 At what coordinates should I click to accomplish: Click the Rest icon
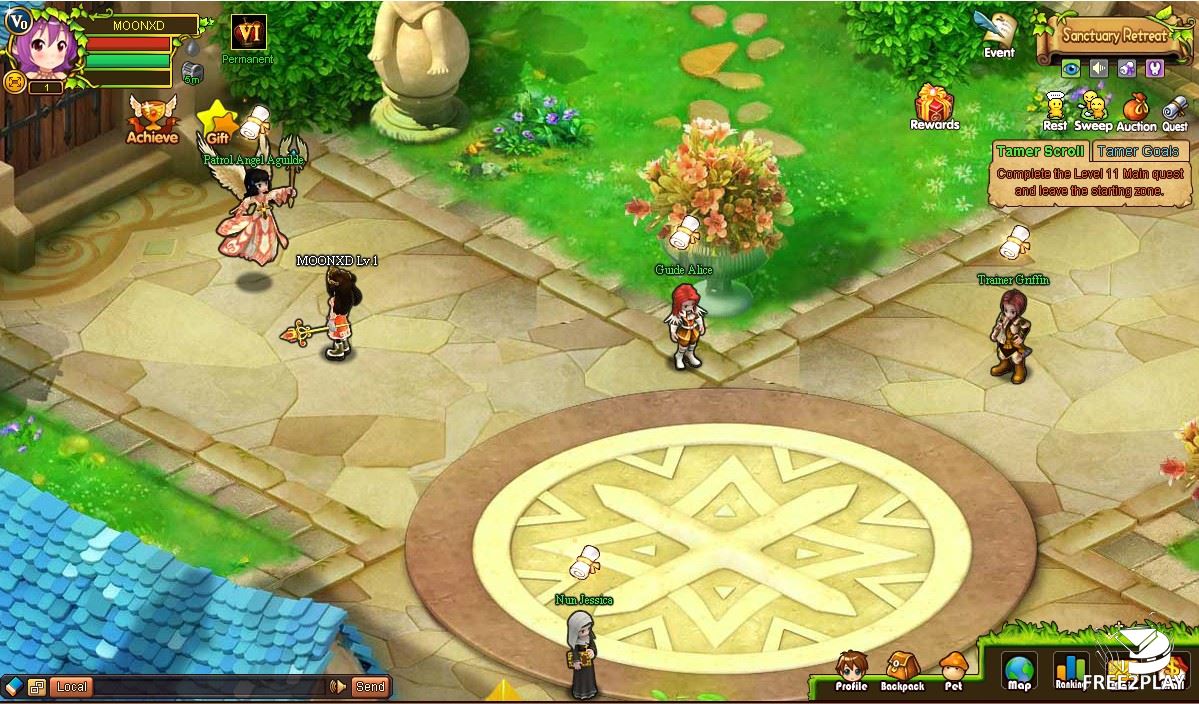(1054, 108)
